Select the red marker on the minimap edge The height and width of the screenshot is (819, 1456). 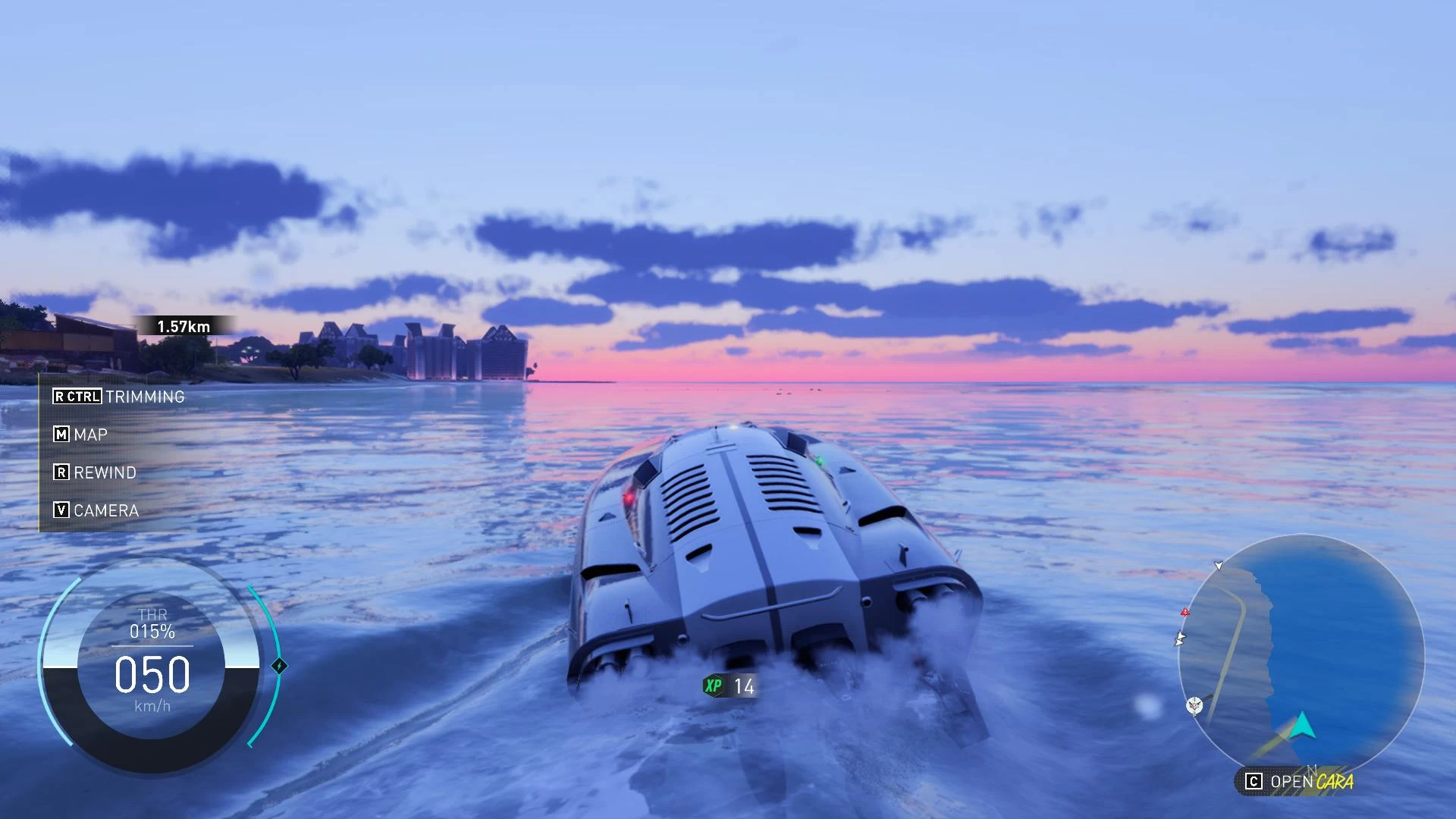[x=1185, y=612]
